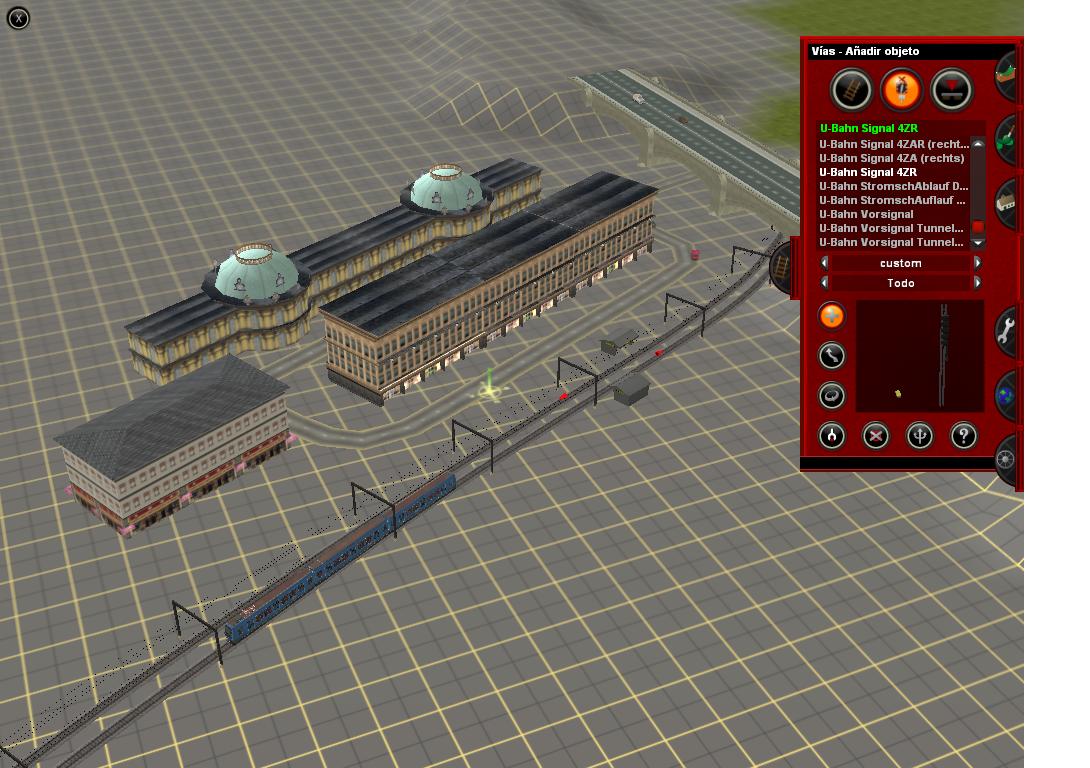Activate the orange add object button
Image resolution: width=1090 pixels, height=768 pixels.
(x=831, y=317)
